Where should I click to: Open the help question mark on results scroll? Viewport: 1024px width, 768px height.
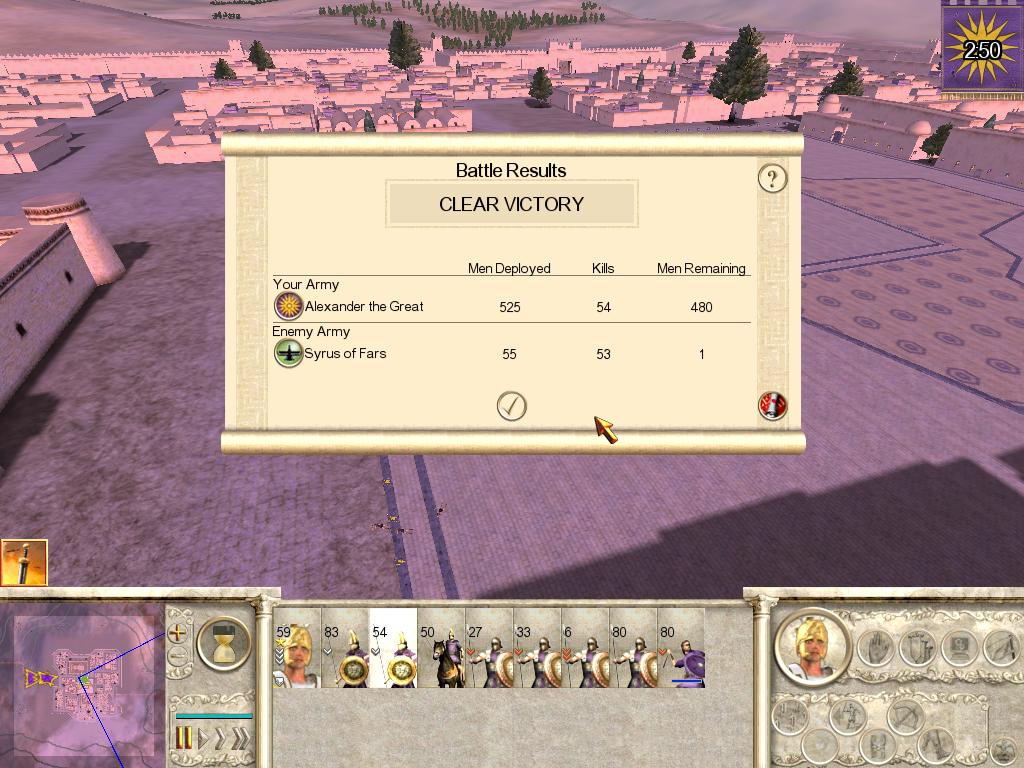click(772, 179)
